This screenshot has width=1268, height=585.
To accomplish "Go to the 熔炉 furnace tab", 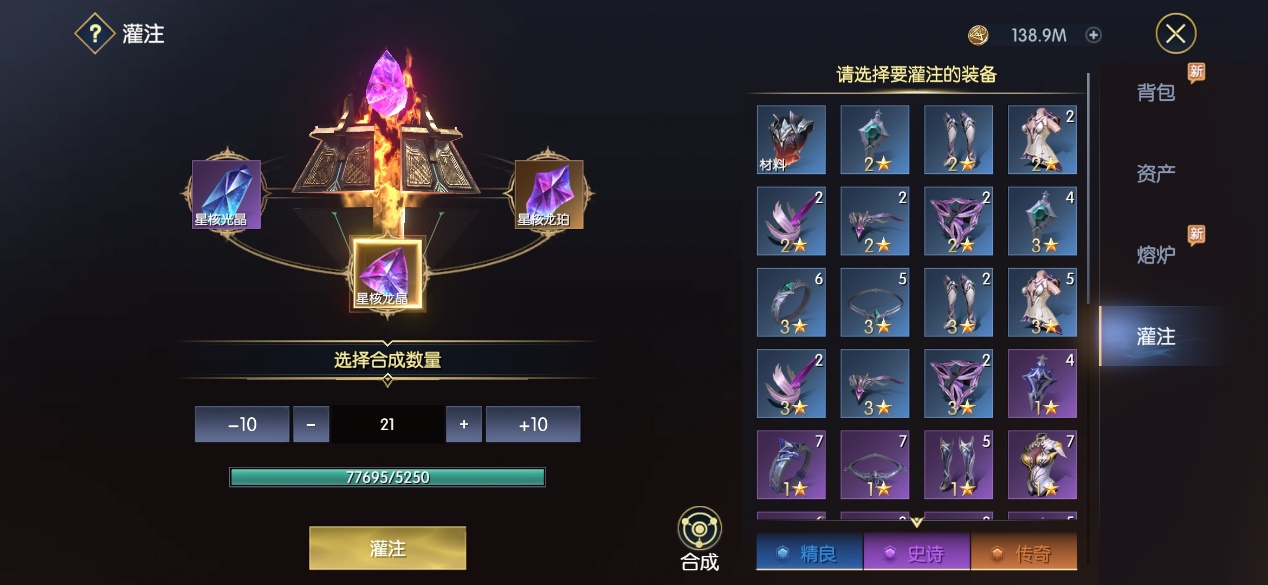I will point(1155,255).
